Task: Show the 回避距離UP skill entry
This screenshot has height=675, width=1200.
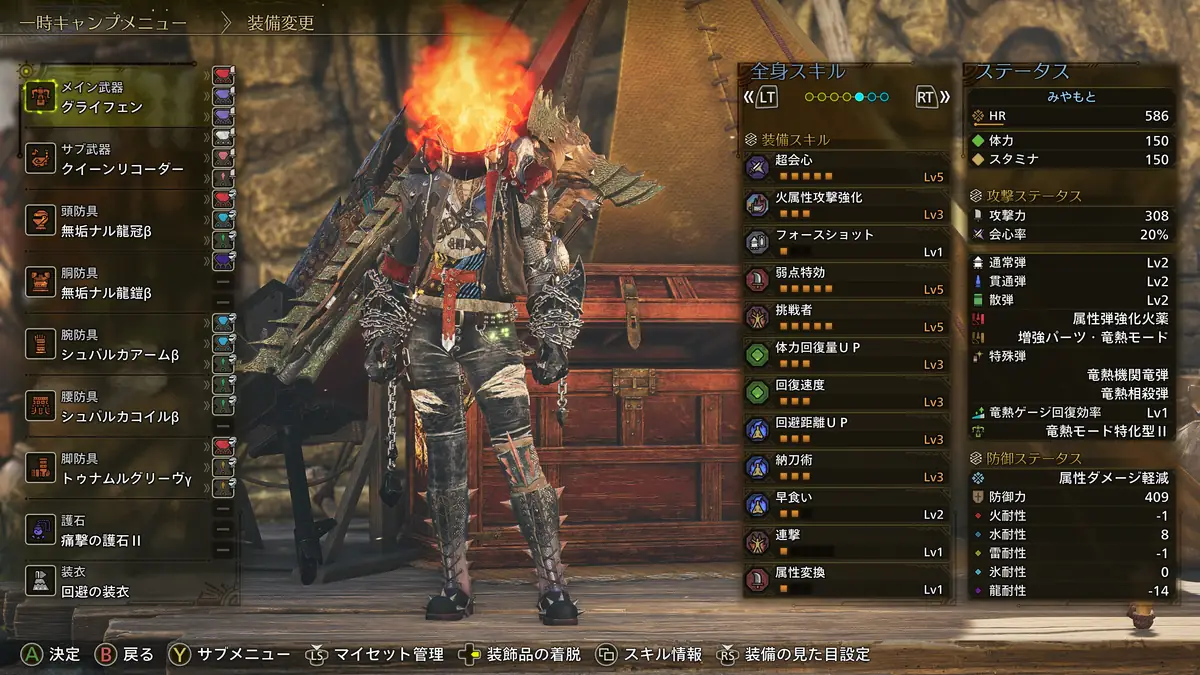Action: click(846, 430)
